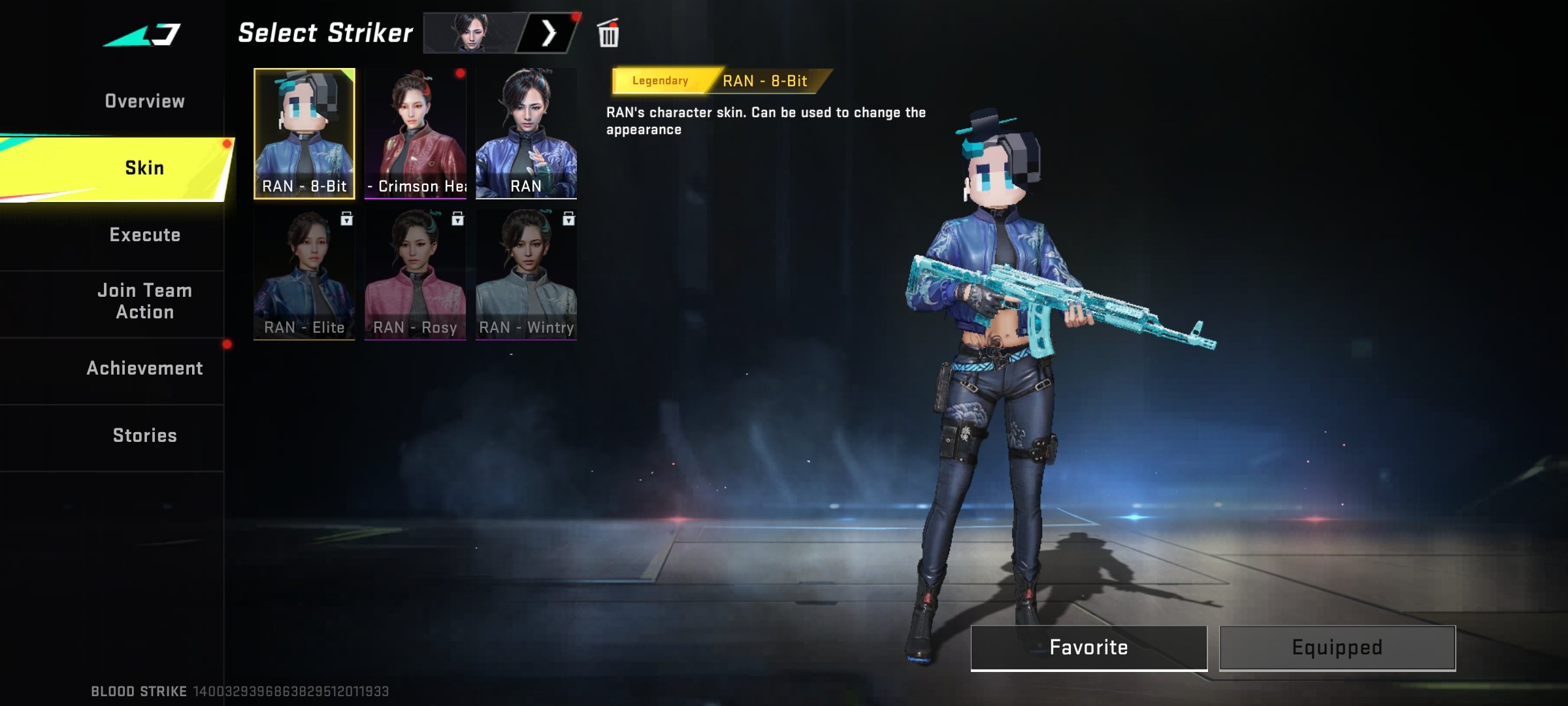The width and height of the screenshot is (1568, 706).
Task: Click the trash can icon
Action: coord(608,34)
